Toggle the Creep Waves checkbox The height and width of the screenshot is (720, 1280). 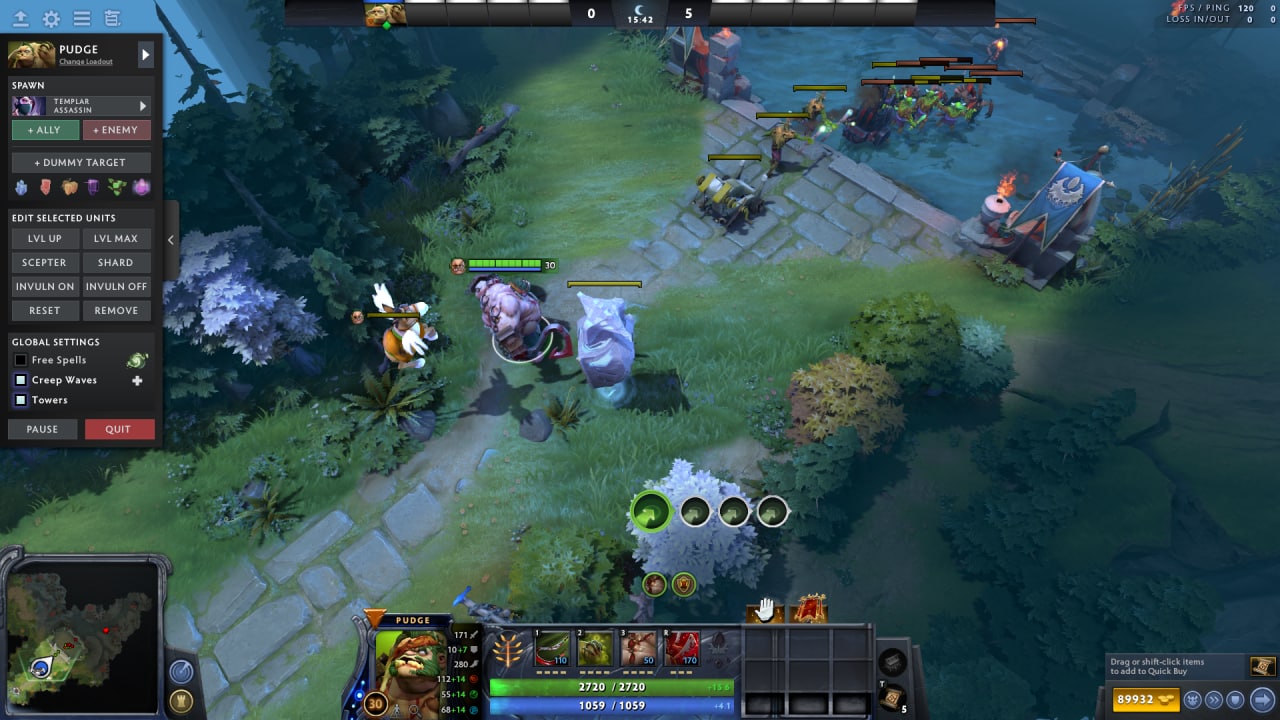pyautogui.click(x=21, y=380)
